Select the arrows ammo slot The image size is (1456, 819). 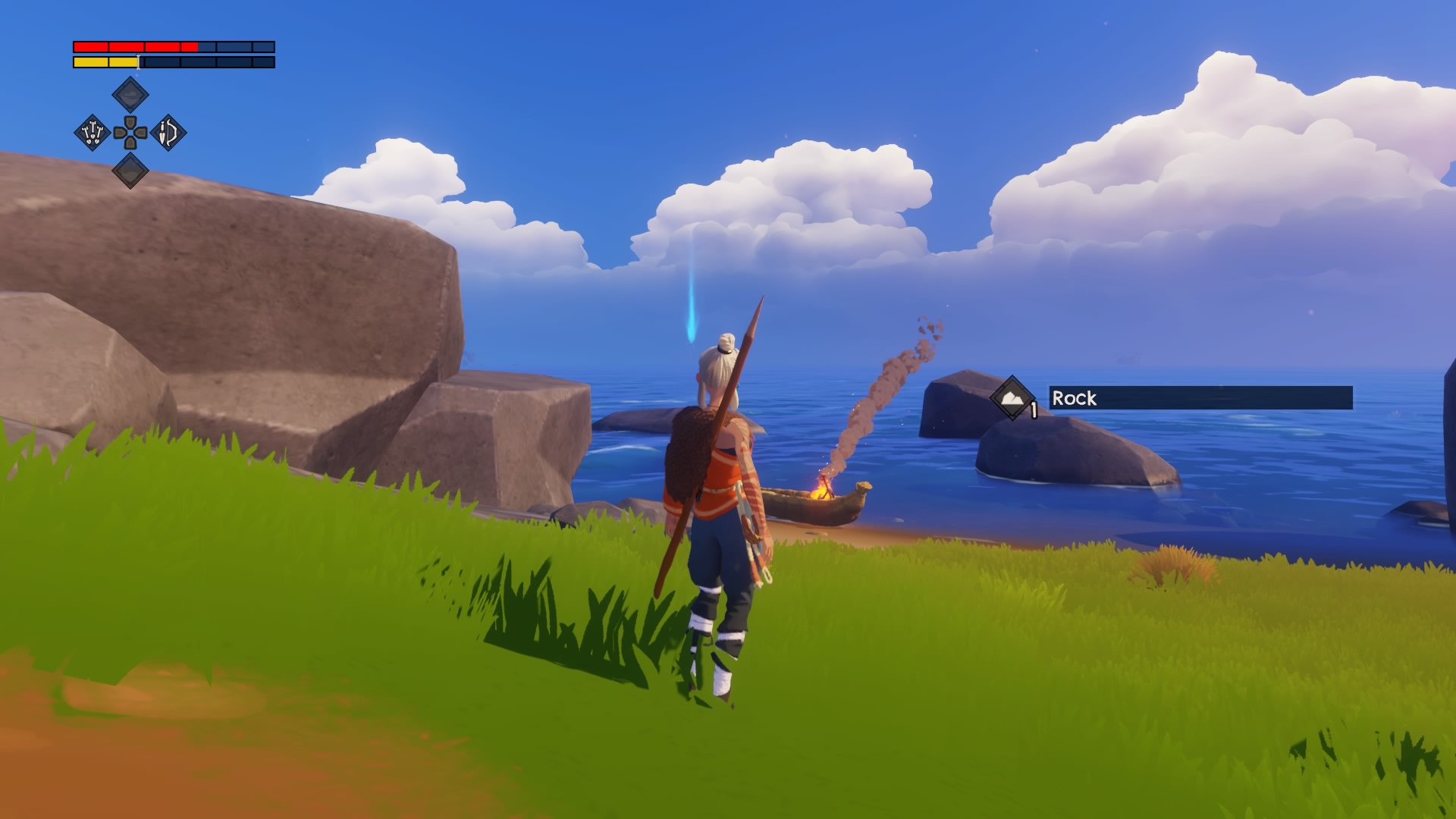click(93, 133)
